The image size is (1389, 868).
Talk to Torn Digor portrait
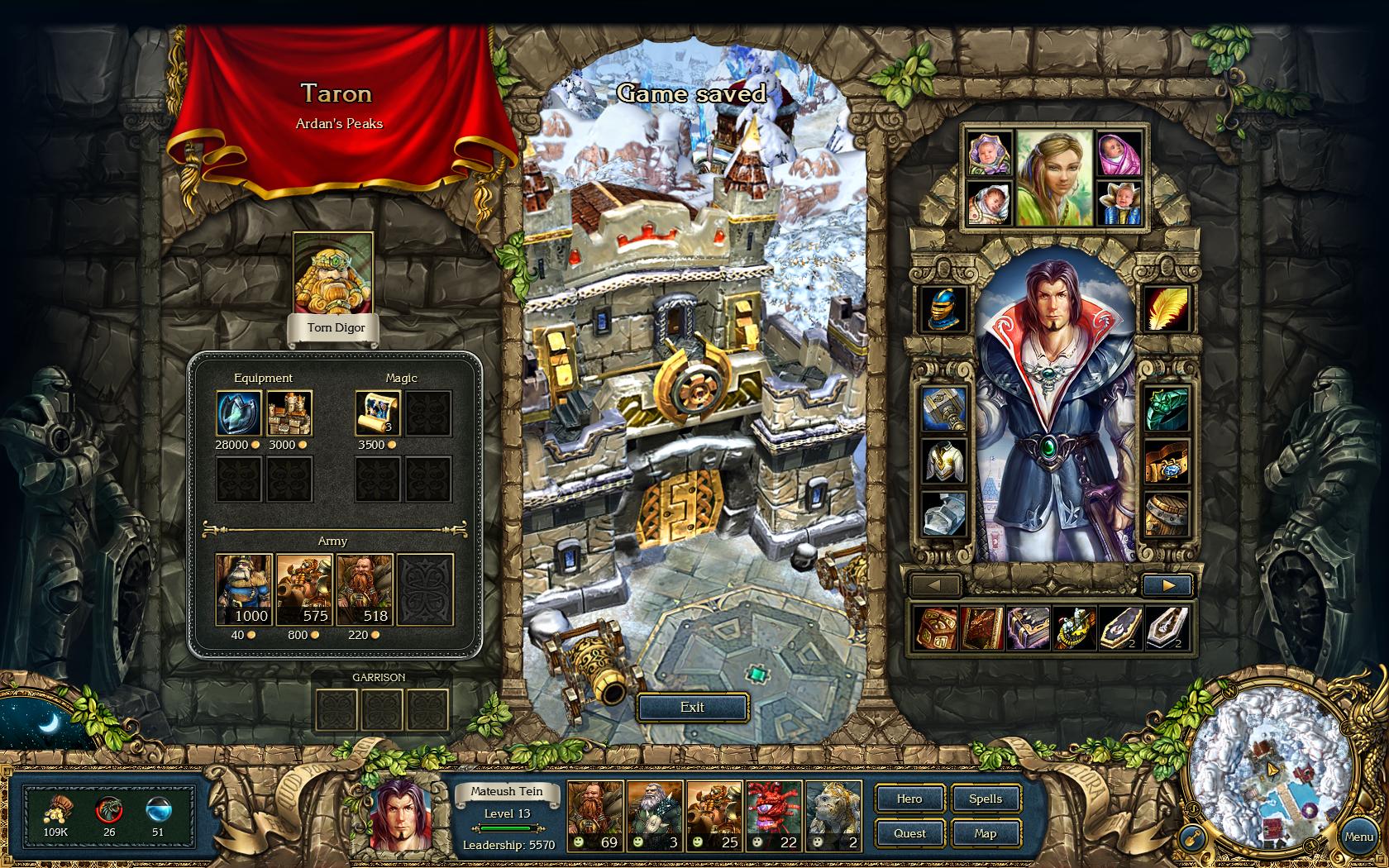333,274
